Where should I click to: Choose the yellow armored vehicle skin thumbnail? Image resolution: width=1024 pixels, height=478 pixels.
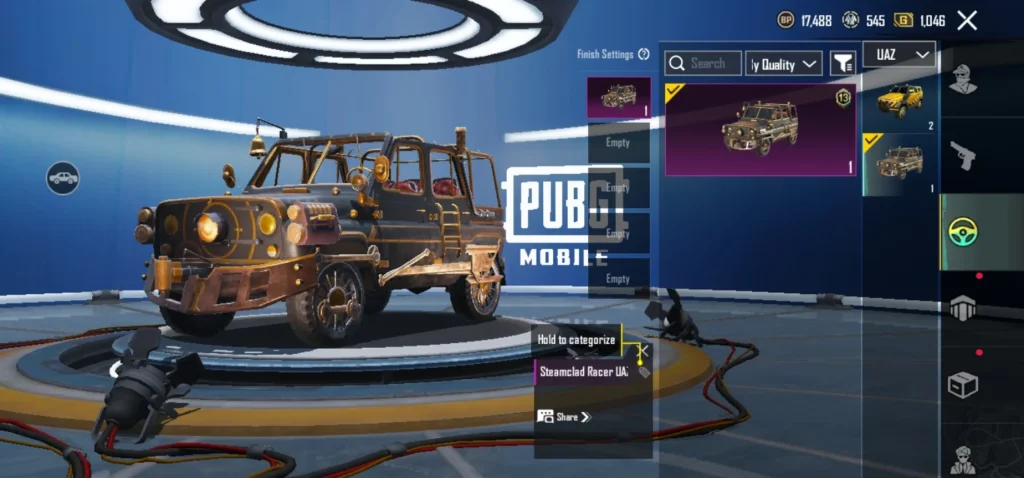tap(900, 102)
